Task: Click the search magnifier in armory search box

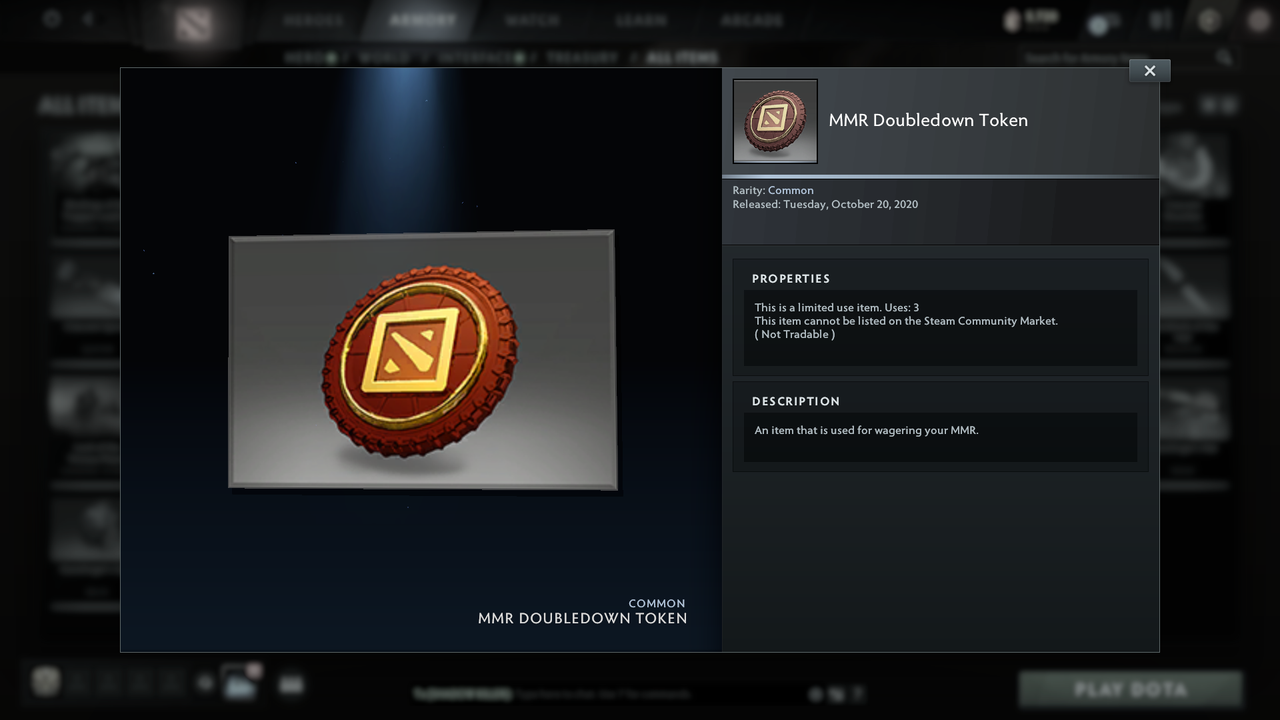Action: pos(1225,57)
